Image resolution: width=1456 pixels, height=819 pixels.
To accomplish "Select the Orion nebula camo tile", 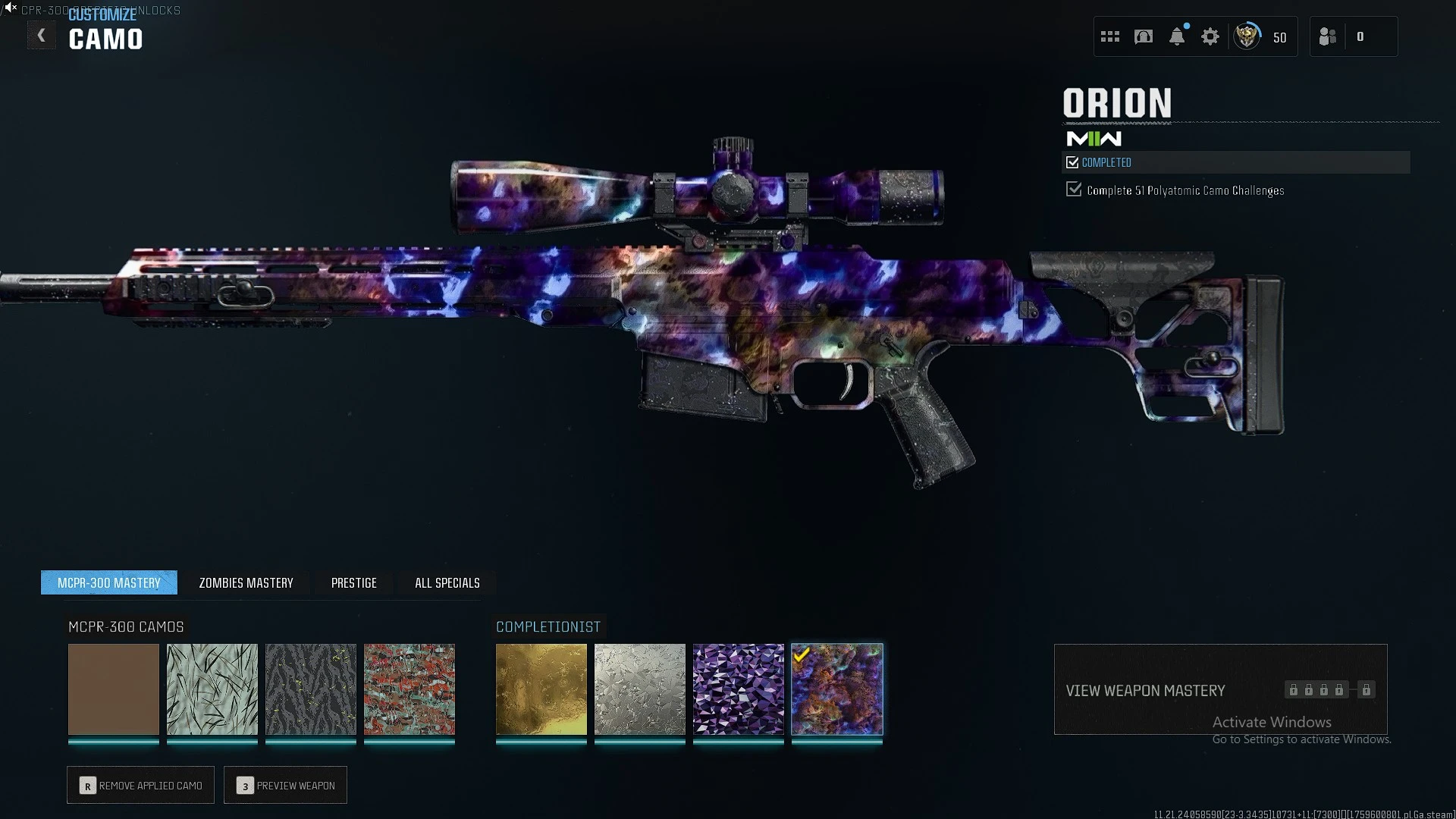I will [837, 689].
